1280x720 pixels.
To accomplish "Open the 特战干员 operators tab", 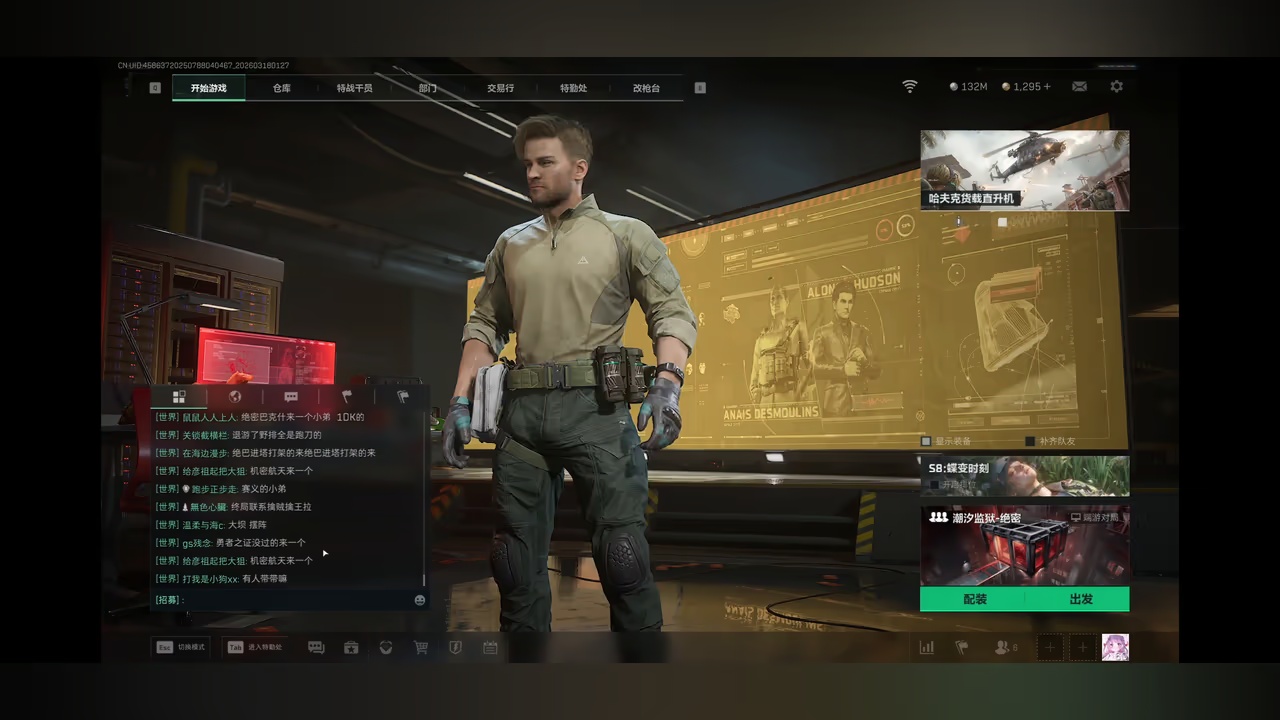I will click(x=354, y=88).
